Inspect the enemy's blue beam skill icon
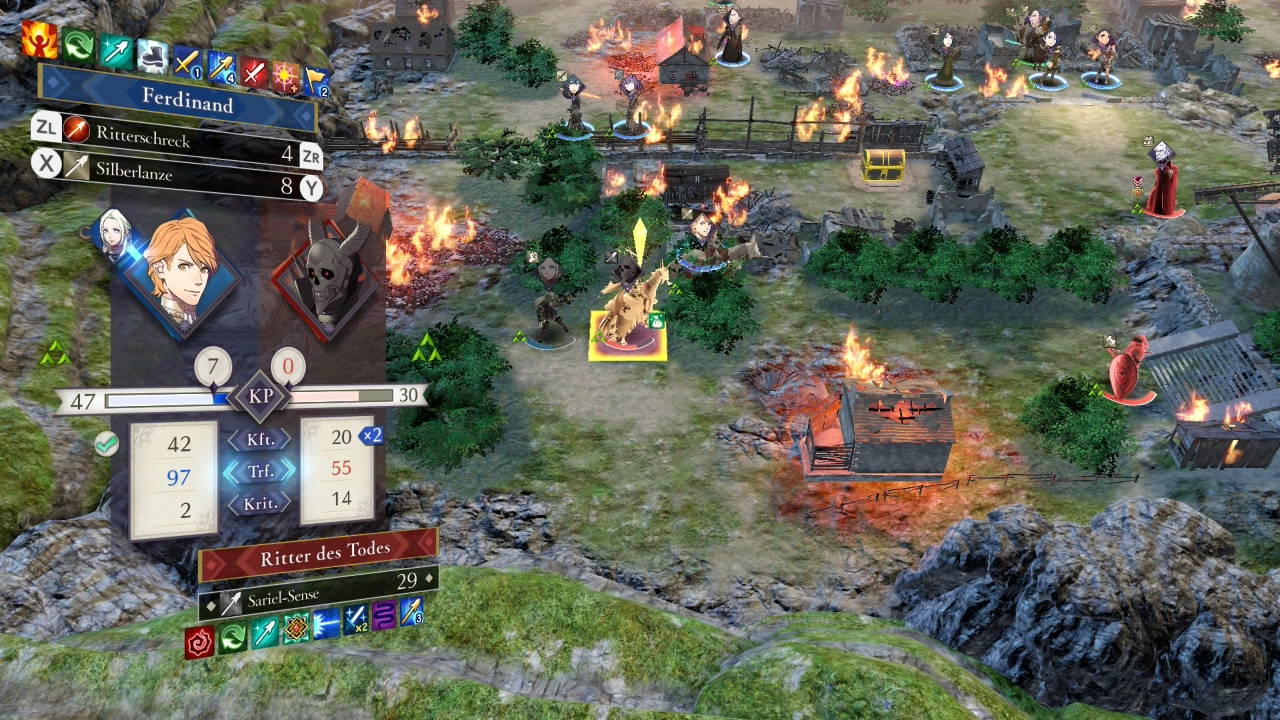The width and height of the screenshot is (1280, 720). click(326, 623)
